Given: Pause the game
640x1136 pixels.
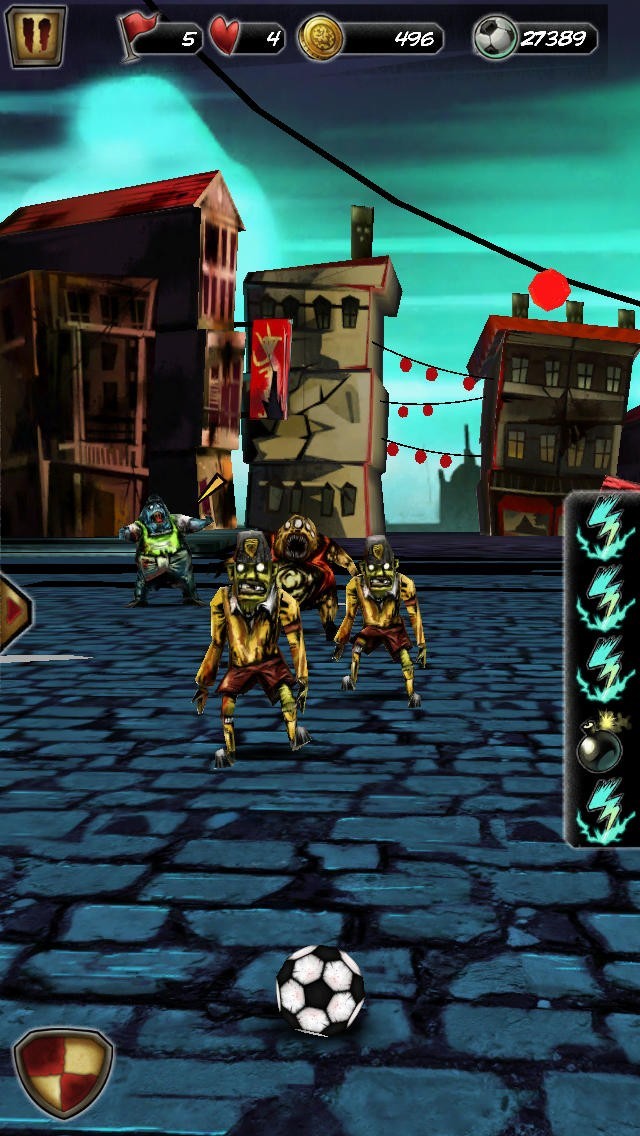Looking at the screenshot, I should [36, 36].
